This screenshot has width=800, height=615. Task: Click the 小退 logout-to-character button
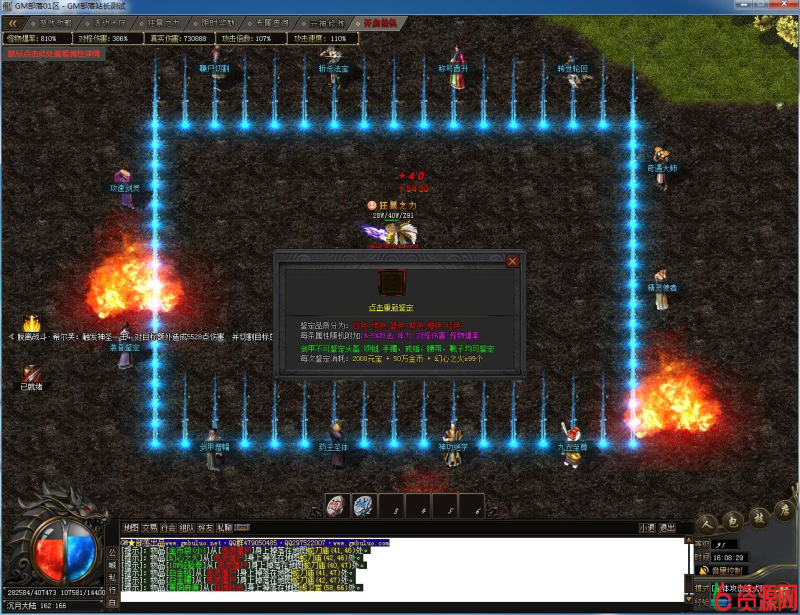[648, 527]
